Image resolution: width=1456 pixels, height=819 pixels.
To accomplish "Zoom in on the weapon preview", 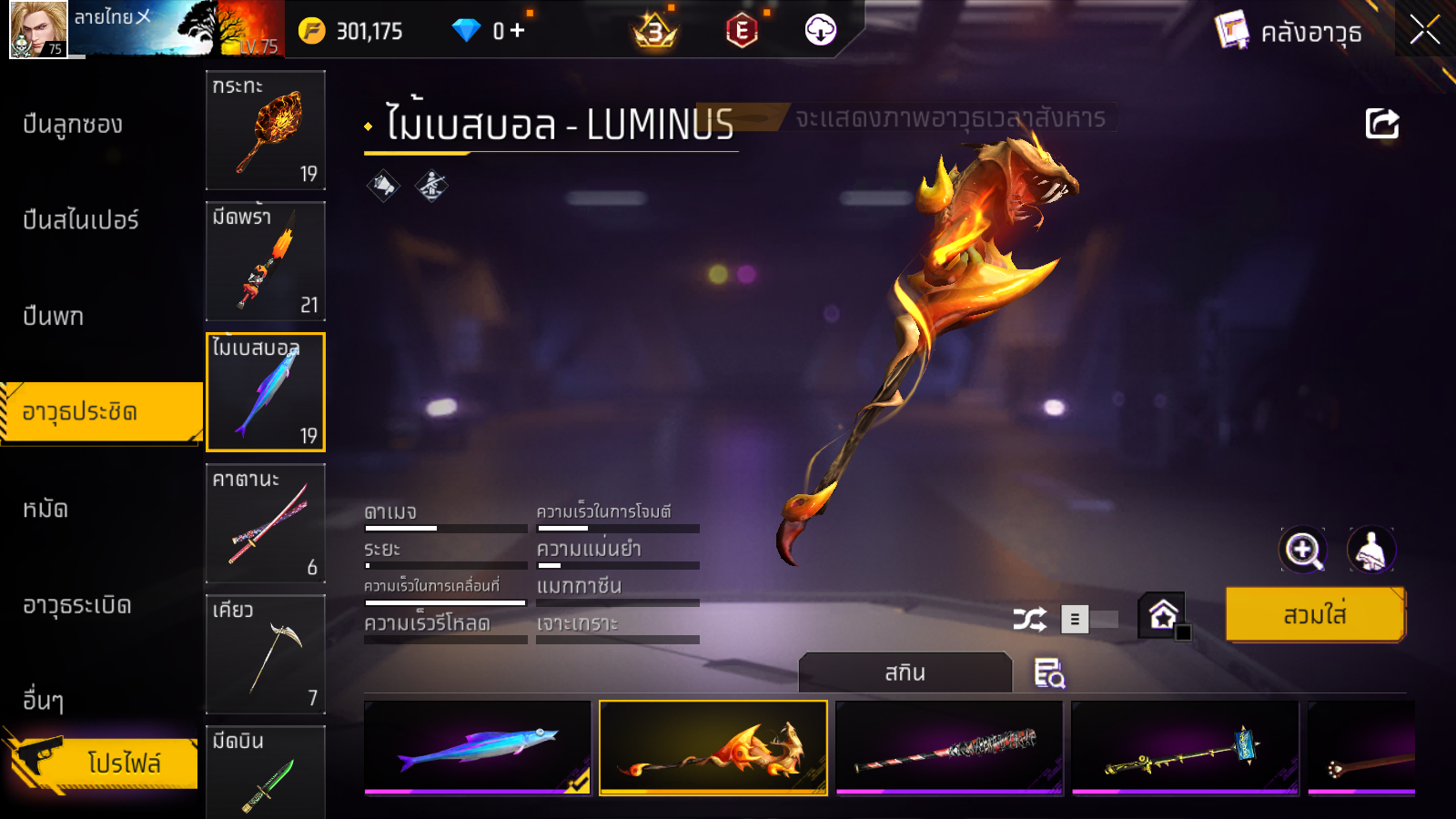I will tap(1303, 550).
